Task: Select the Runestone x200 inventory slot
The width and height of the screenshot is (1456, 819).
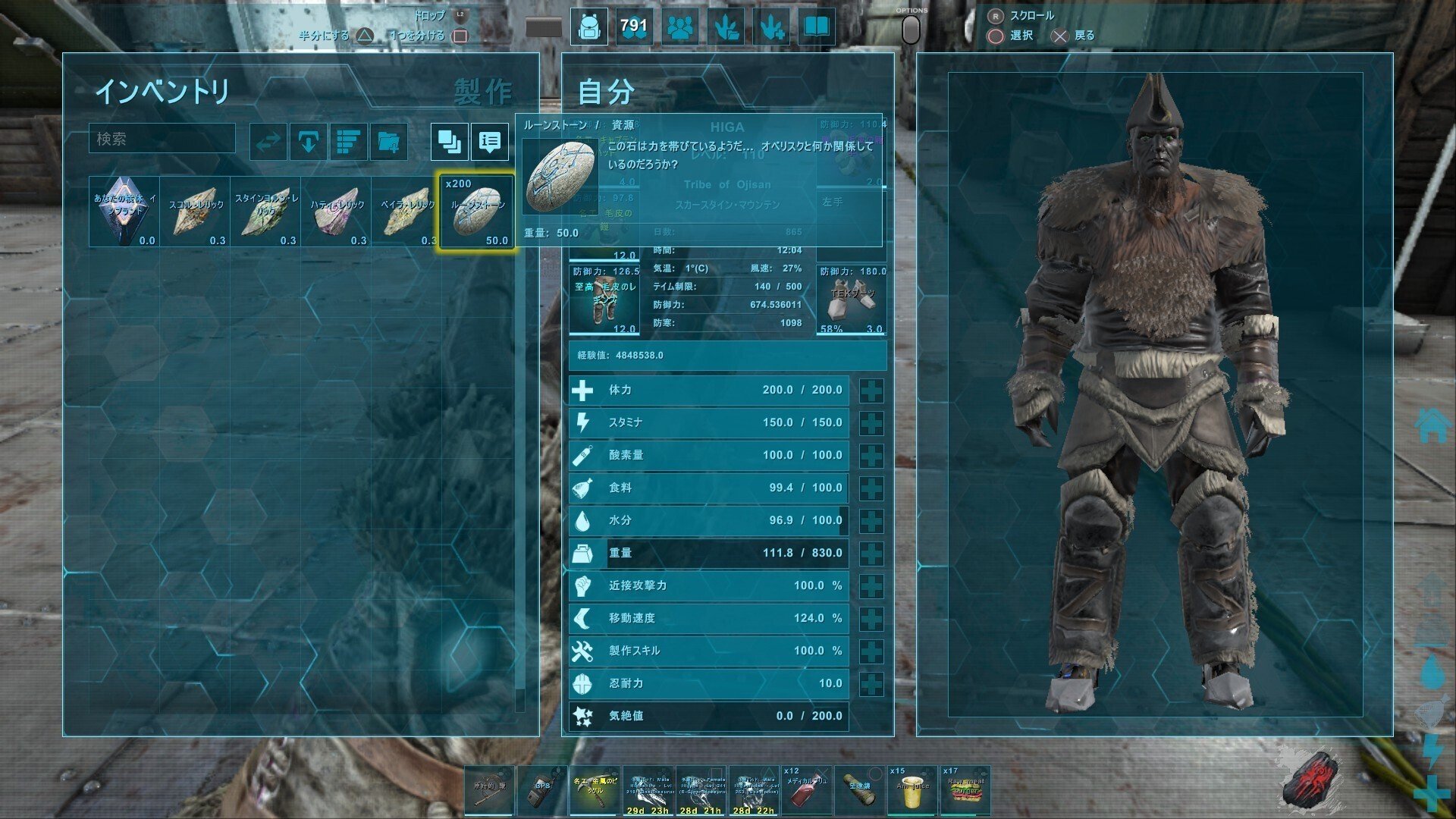Action: [x=477, y=212]
